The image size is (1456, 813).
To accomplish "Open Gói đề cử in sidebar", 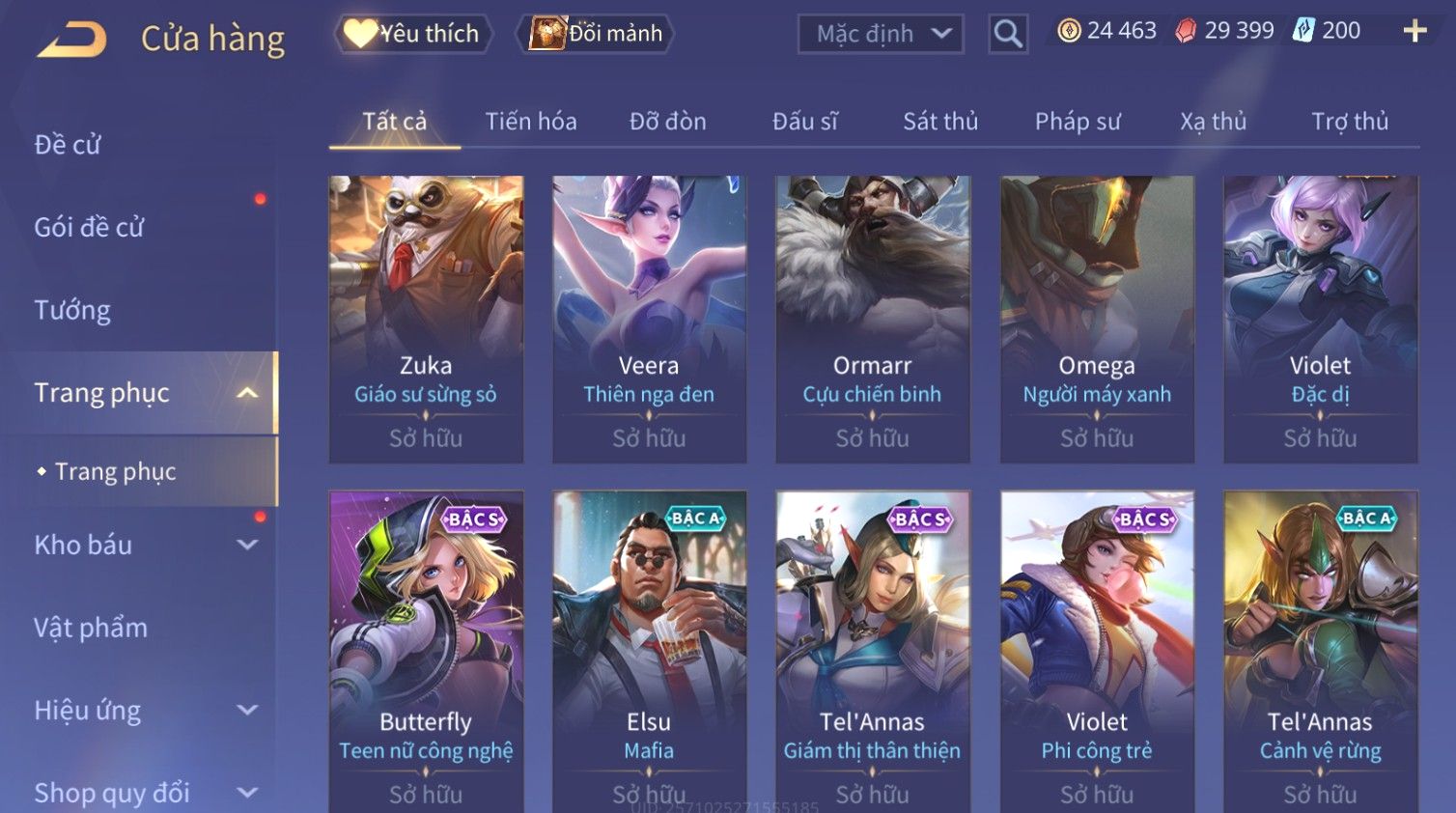I will point(89,228).
